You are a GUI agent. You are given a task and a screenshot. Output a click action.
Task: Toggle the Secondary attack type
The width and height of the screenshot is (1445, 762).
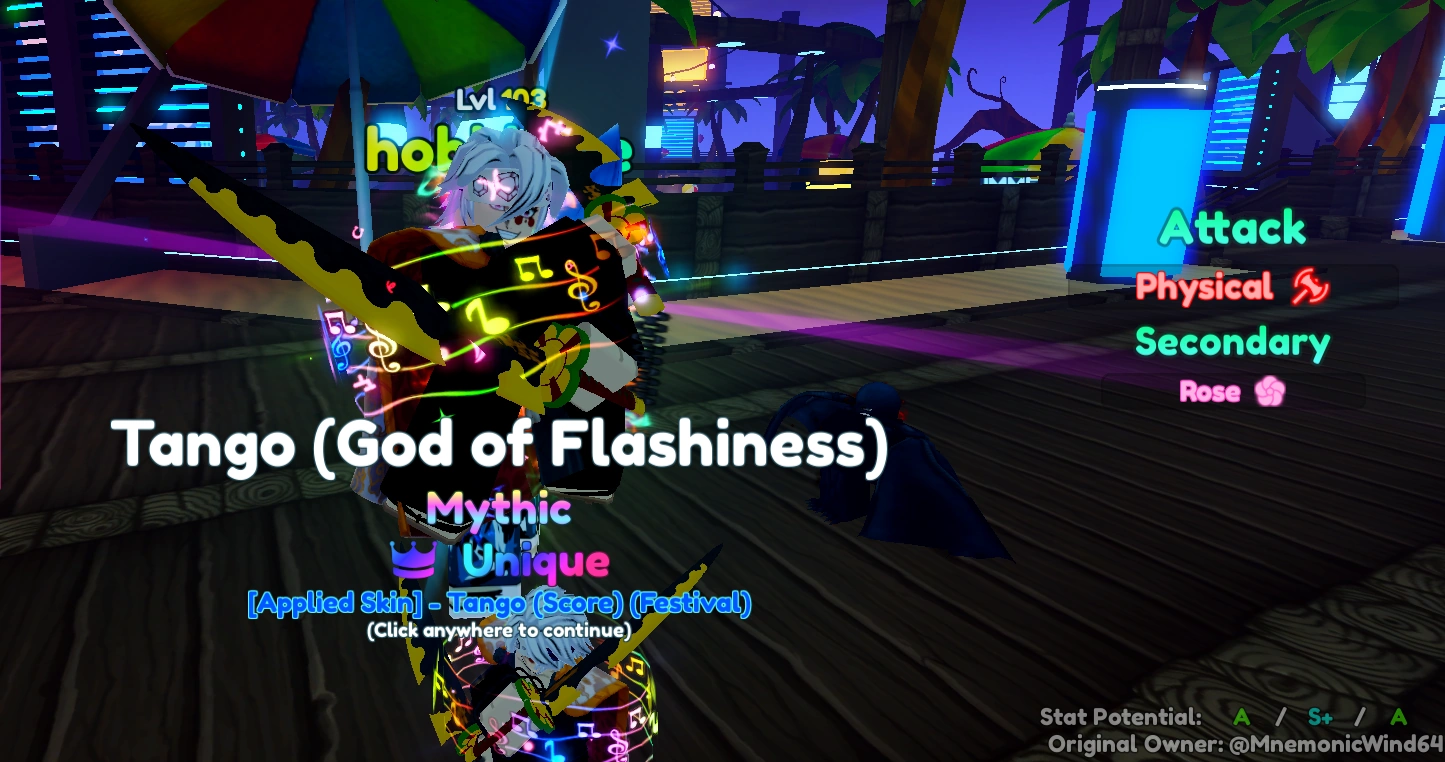[1232, 342]
